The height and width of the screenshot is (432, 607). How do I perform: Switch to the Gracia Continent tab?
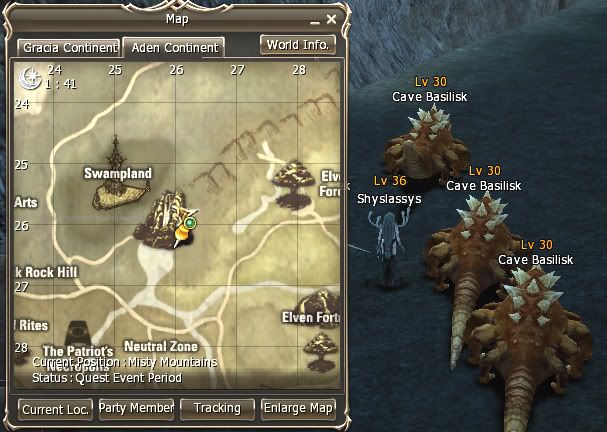[x=66, y=47]
